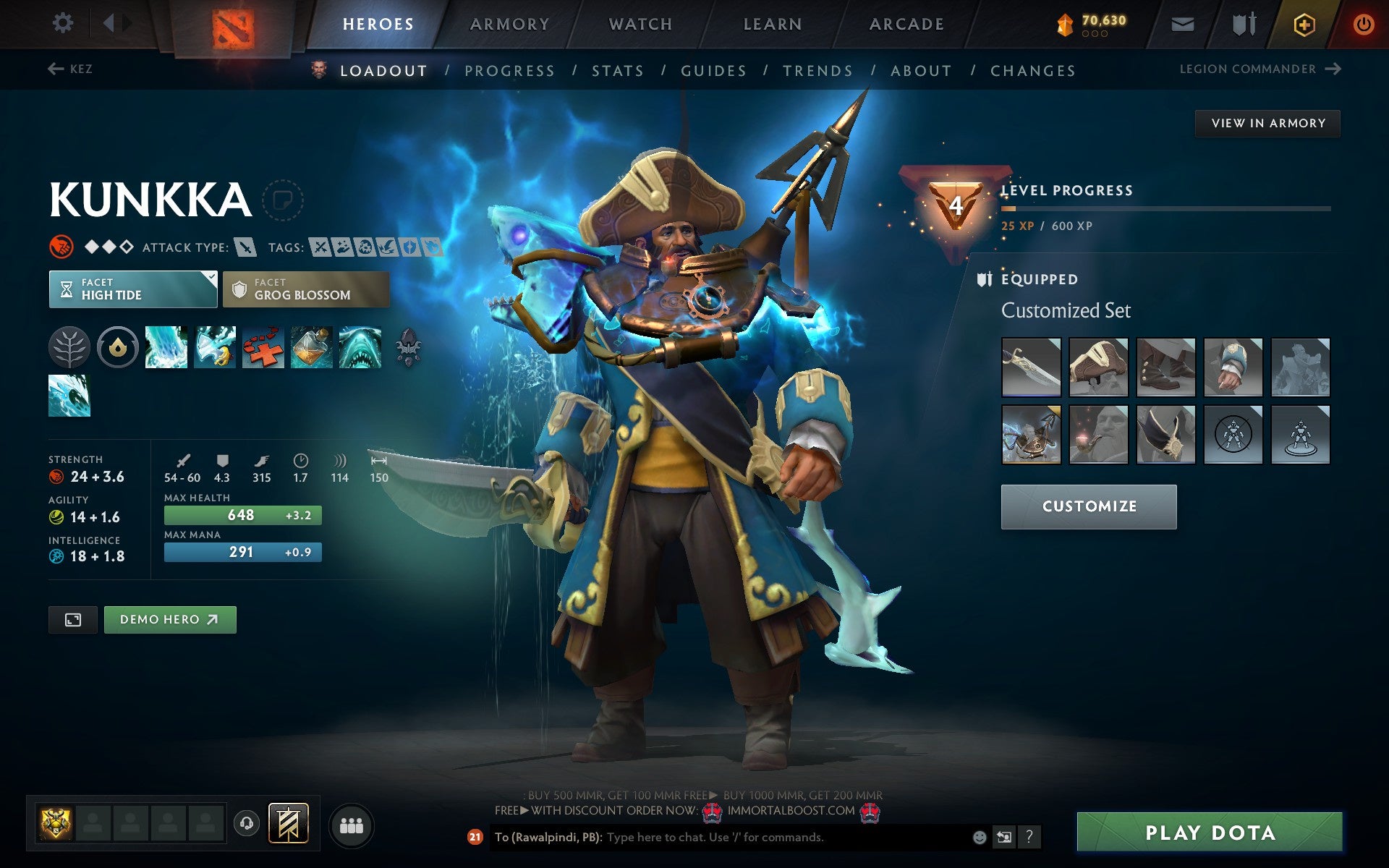Select the Grog Blossom facet
Viewport: 1389px width, 868px height.
pyautogui.click(x=305, y=289)
